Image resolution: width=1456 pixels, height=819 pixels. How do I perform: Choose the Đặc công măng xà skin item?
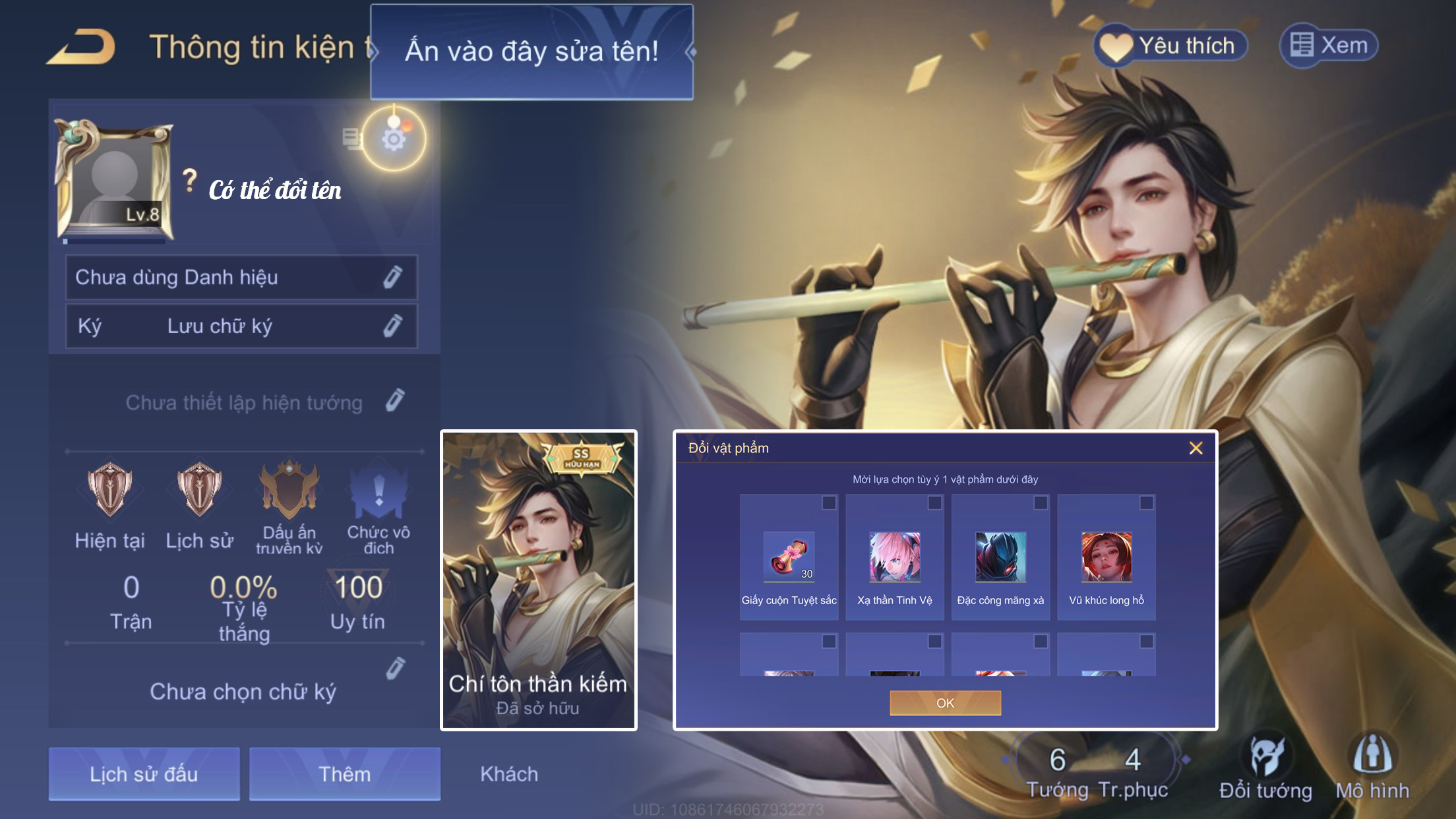click(1000, 558)
